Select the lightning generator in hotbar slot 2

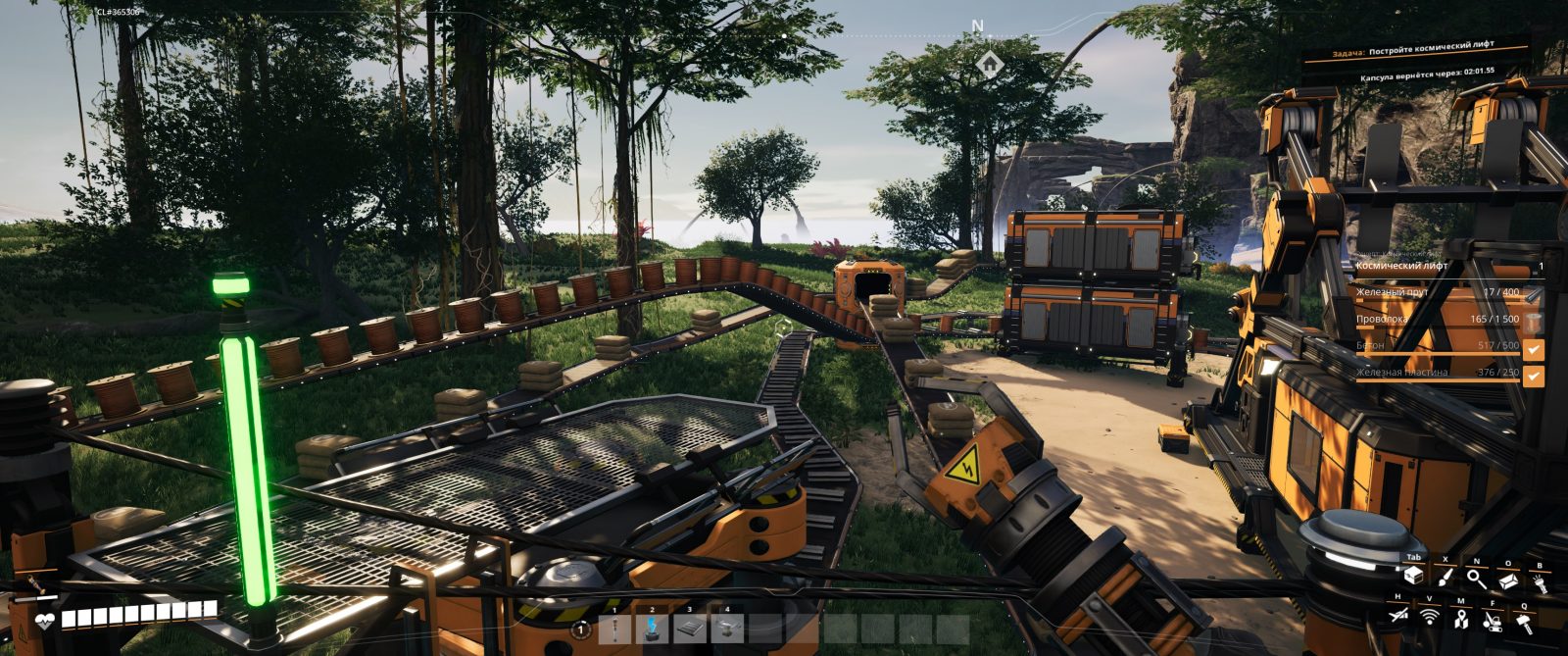(652, 629)
